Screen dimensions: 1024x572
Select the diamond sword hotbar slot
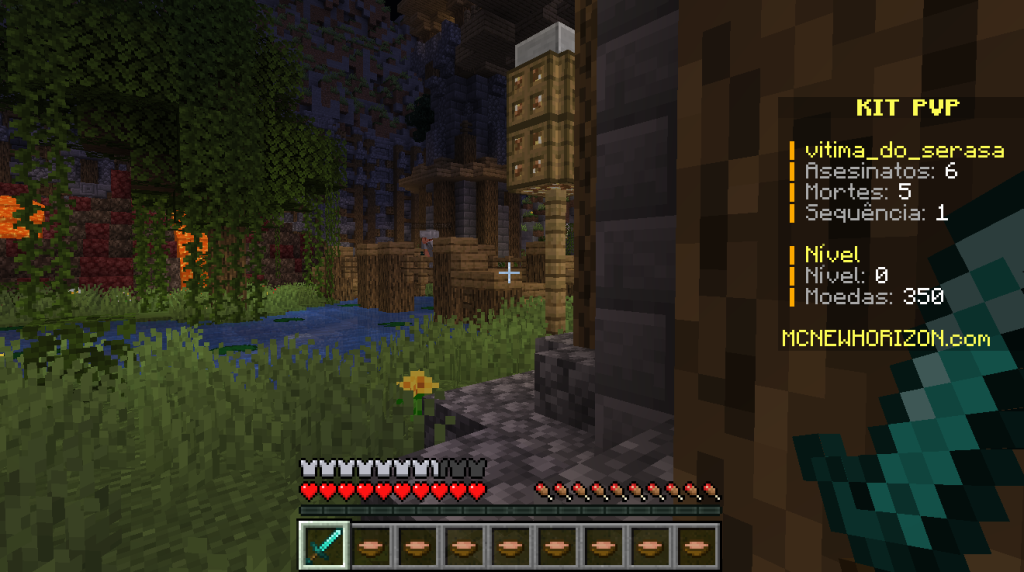[323, 545]
